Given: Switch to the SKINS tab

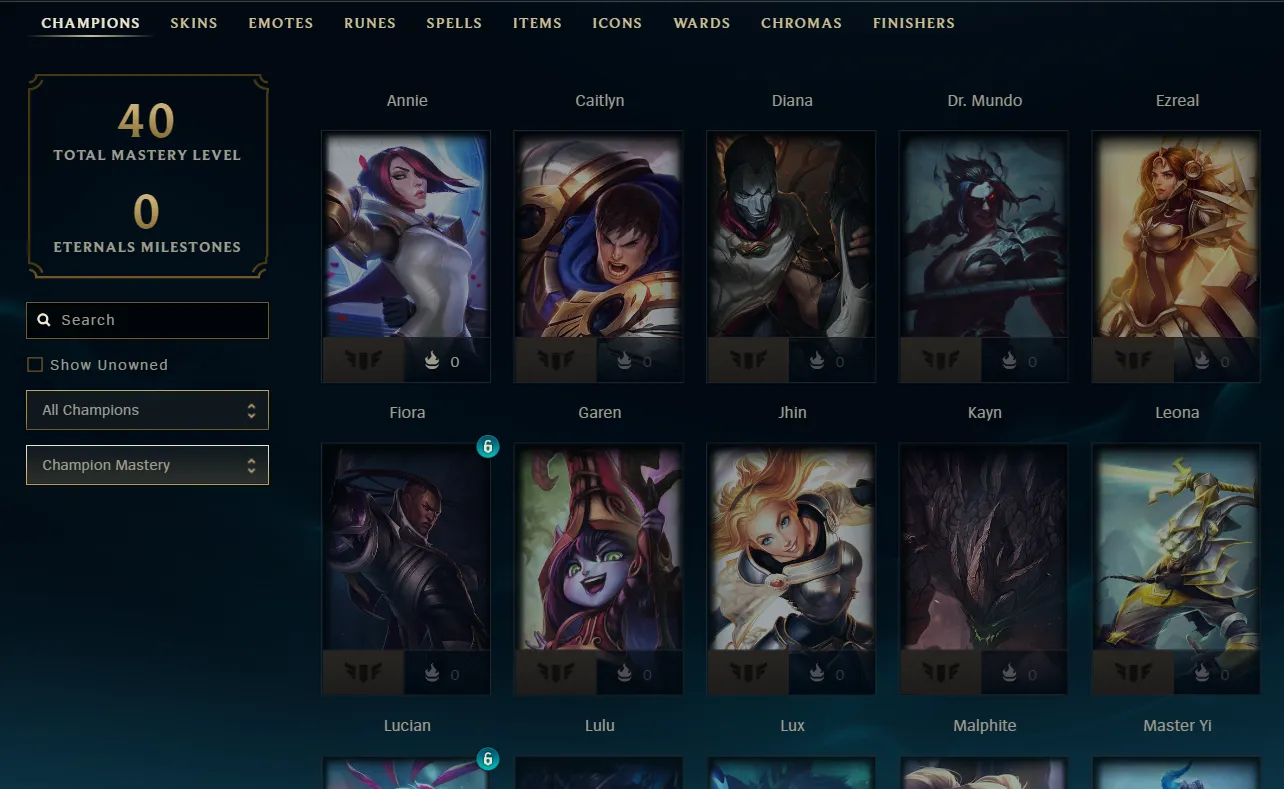Looking at the screenshot, I should (x=194, y=23).
